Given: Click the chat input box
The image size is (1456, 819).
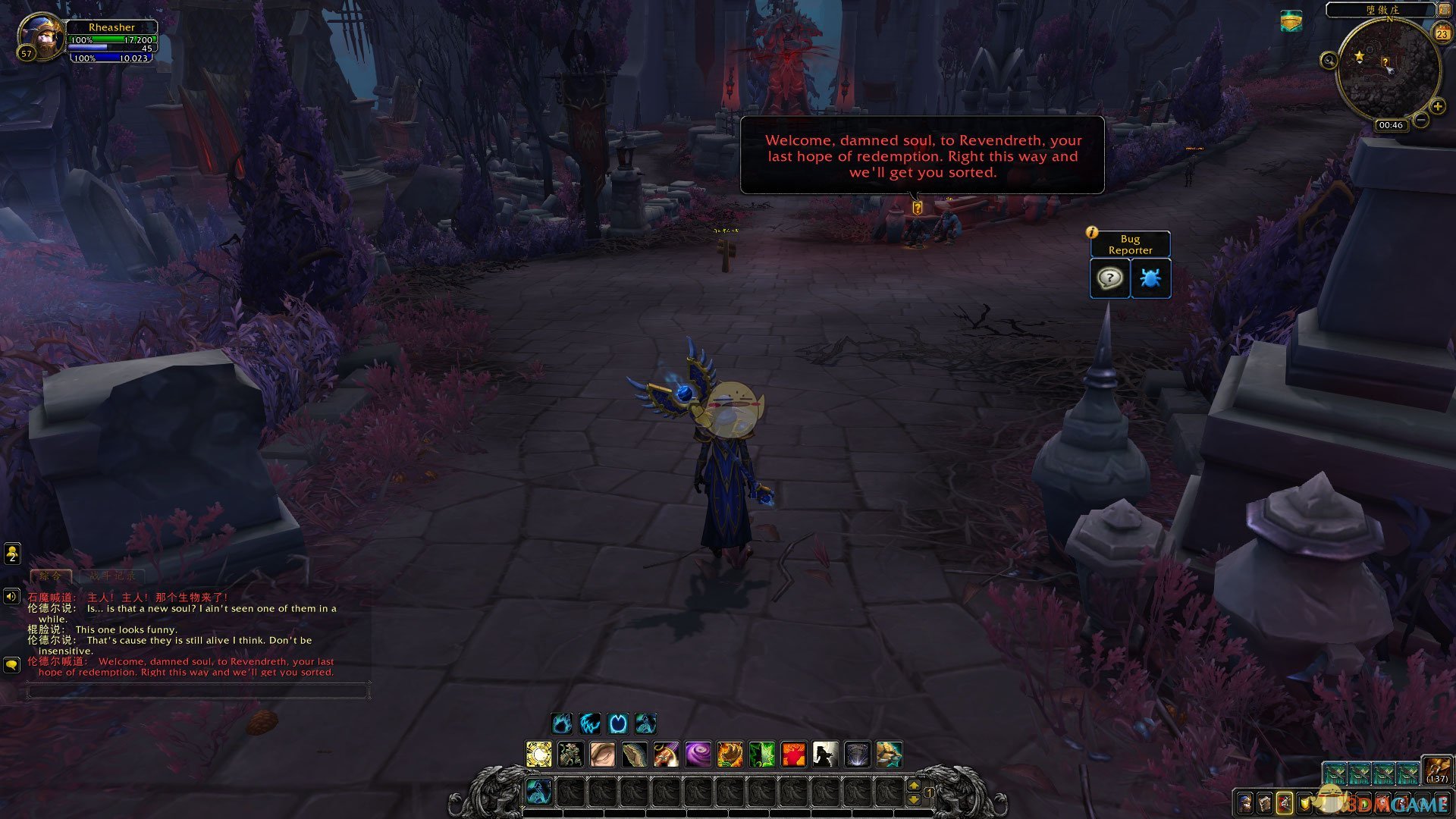Looking at the screenshot, I should coord(197,690).
